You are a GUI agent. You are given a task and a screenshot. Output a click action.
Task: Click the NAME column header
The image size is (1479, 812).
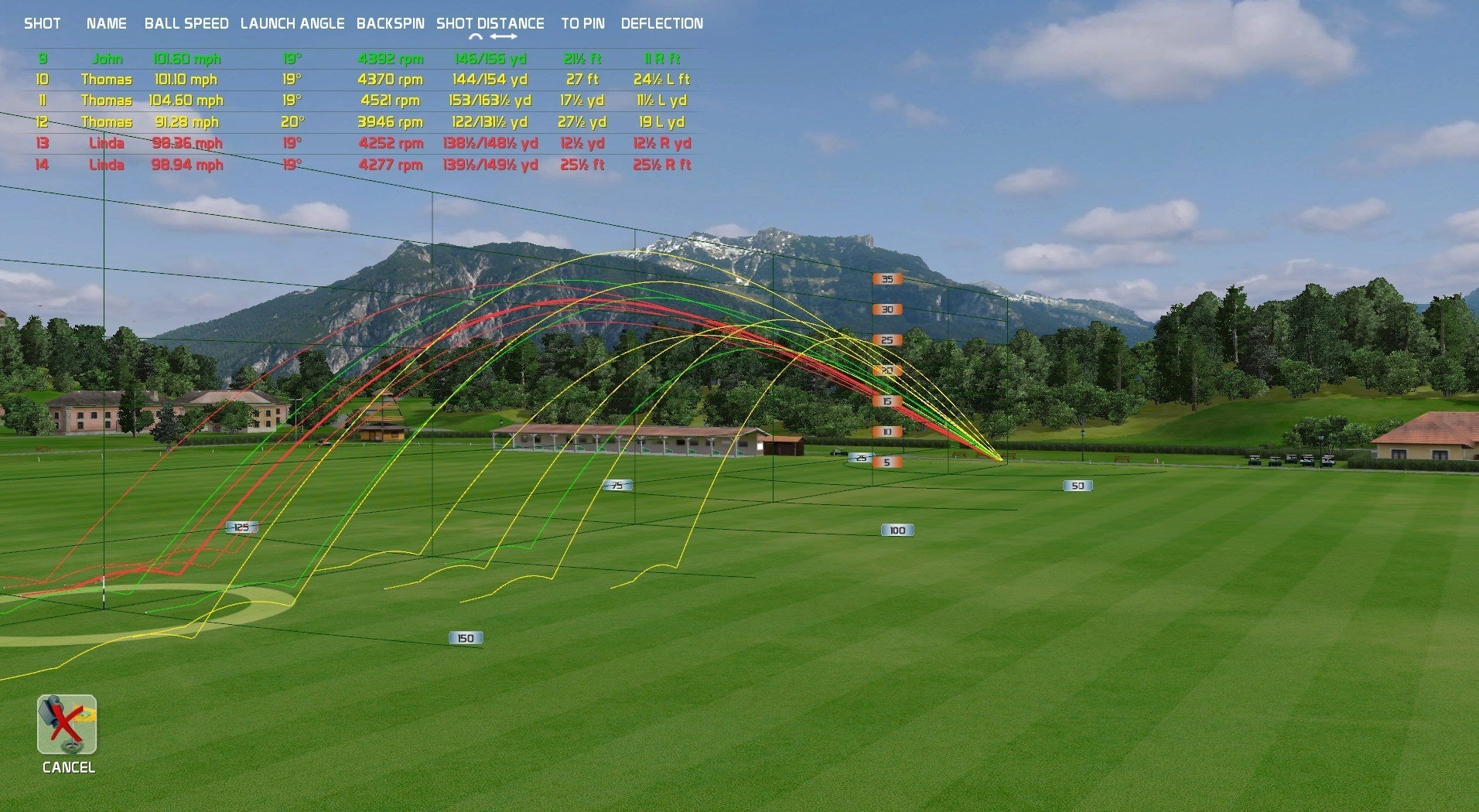106,23
